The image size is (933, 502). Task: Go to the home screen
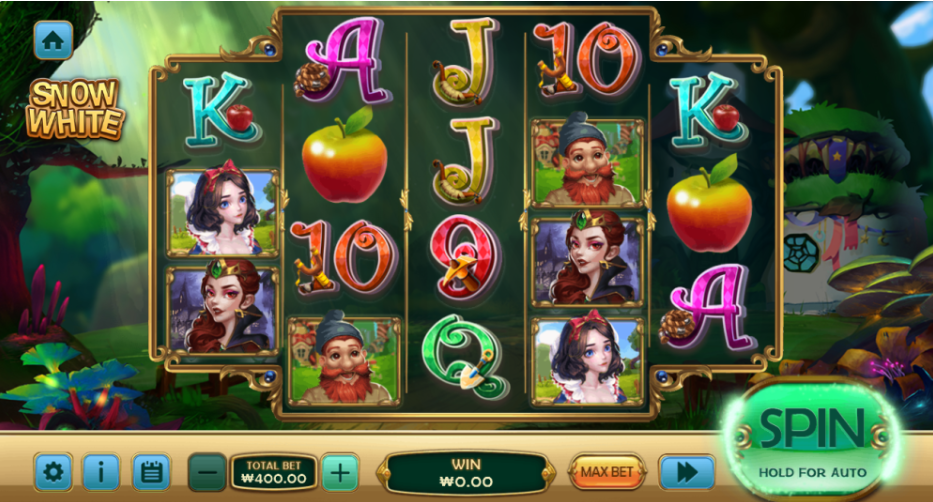(x=54, y=39)
